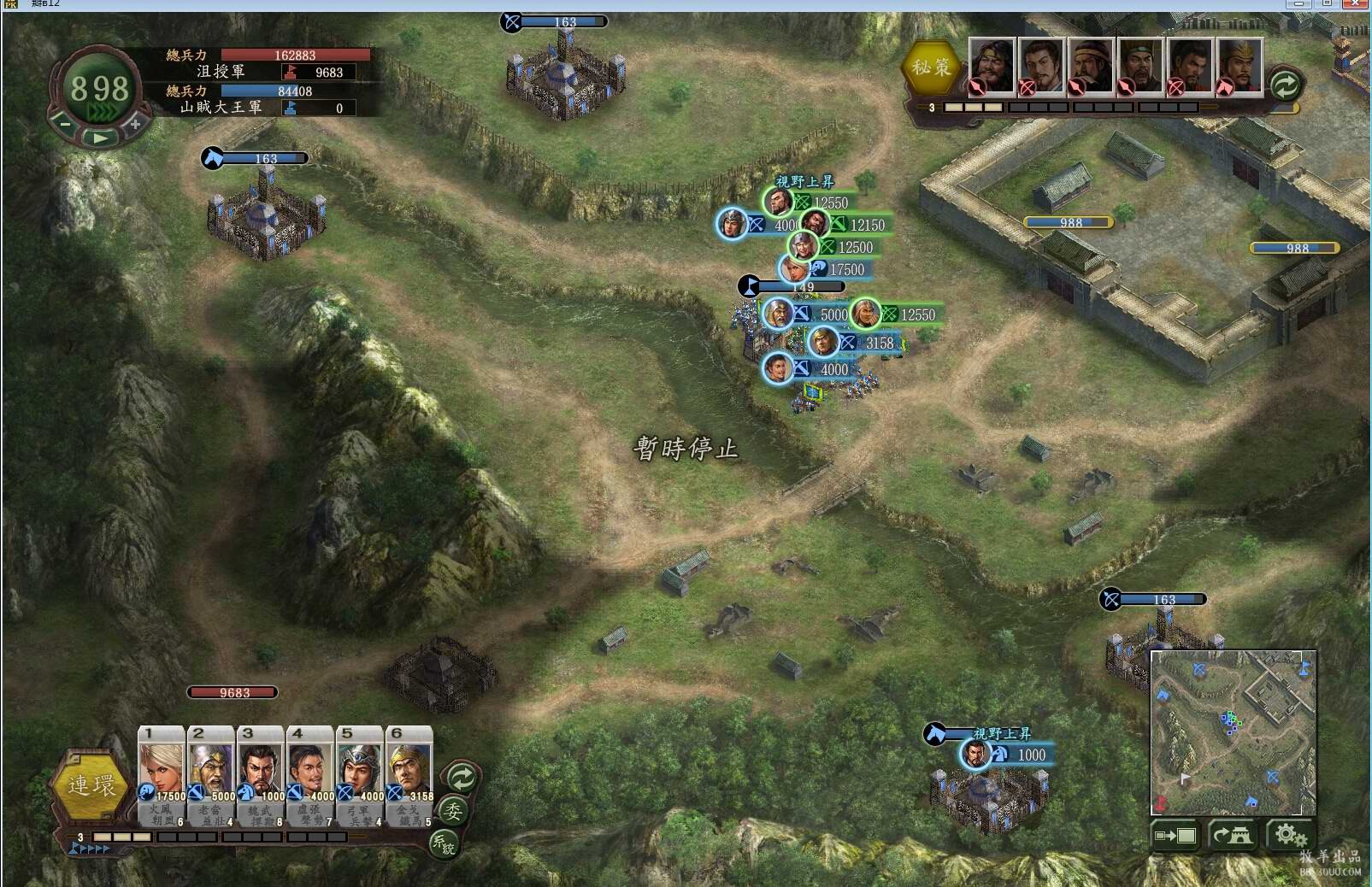This screenshot has width=1372, height=887.
Task: Increase game speed with plus button
Action: (135, 125)
